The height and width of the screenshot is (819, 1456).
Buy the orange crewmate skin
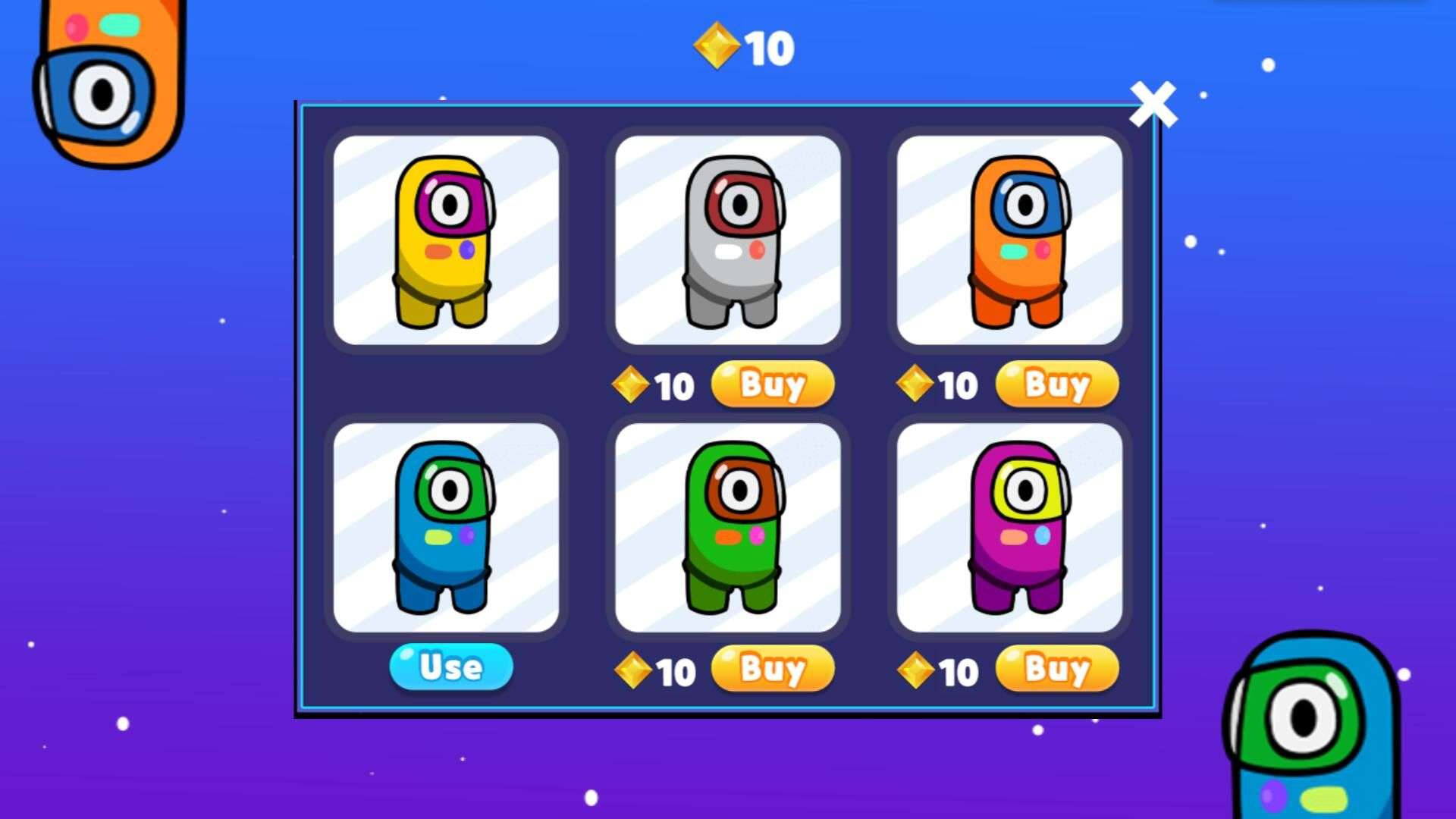(x=1056, y=384)
